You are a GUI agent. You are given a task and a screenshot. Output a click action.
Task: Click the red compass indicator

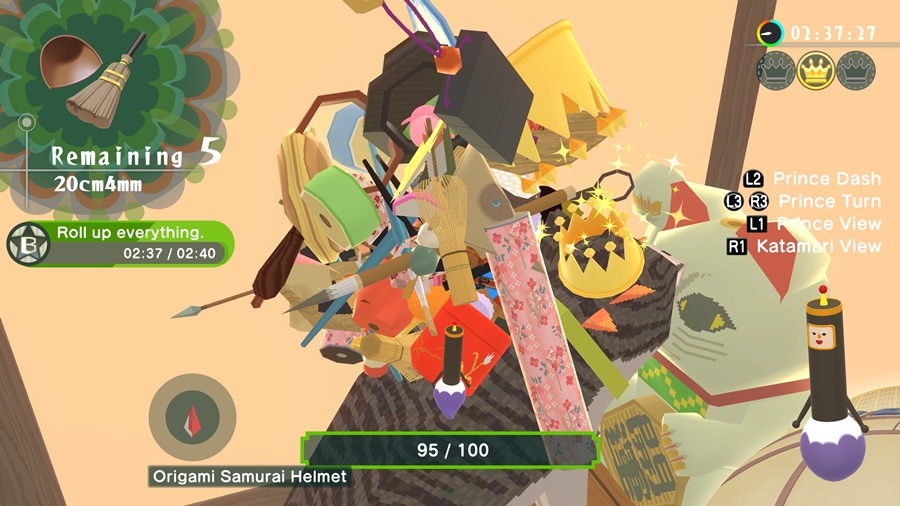click(x=191, y=417)
